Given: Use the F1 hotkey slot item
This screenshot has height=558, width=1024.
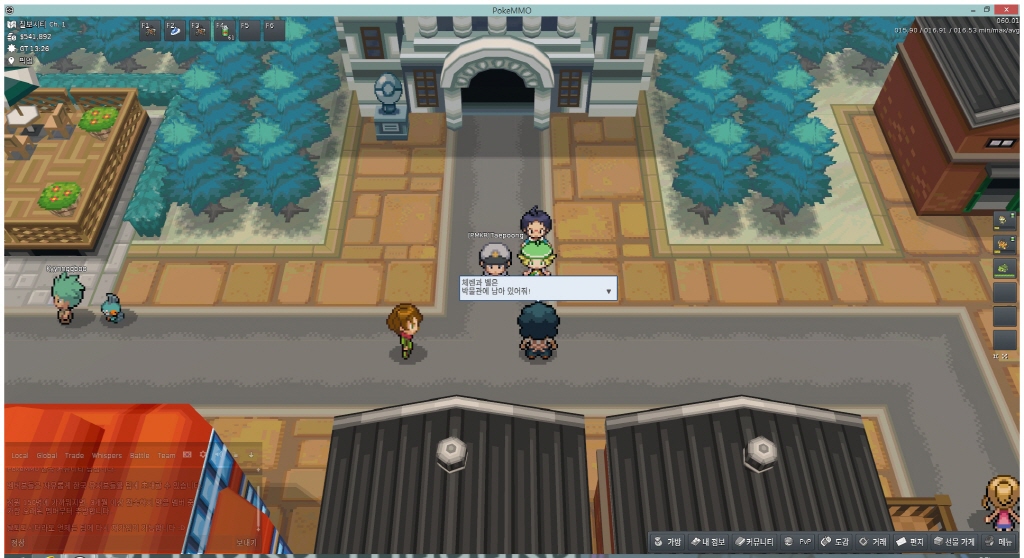Looking at the screenshot, I should pos(149,28).
